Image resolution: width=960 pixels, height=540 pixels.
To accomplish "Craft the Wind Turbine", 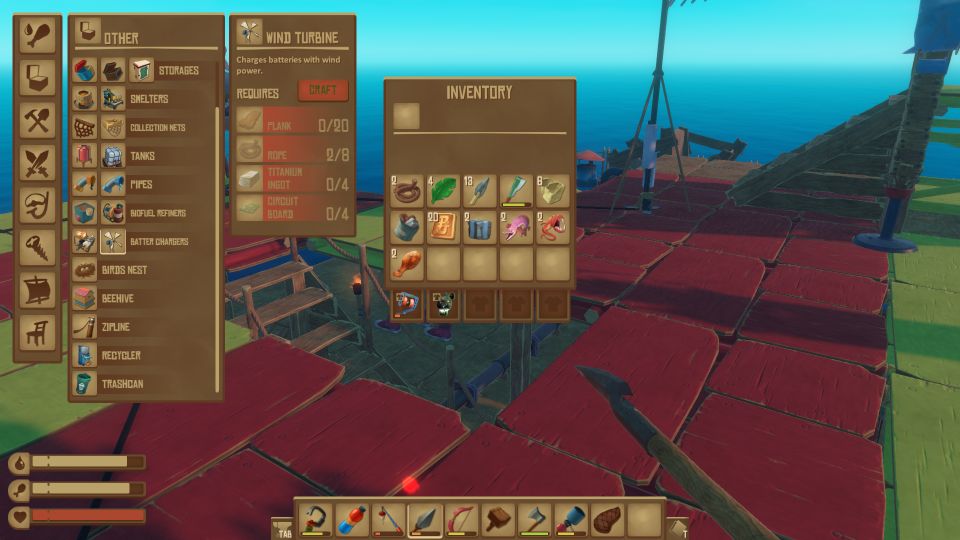I will pos(322,91).
